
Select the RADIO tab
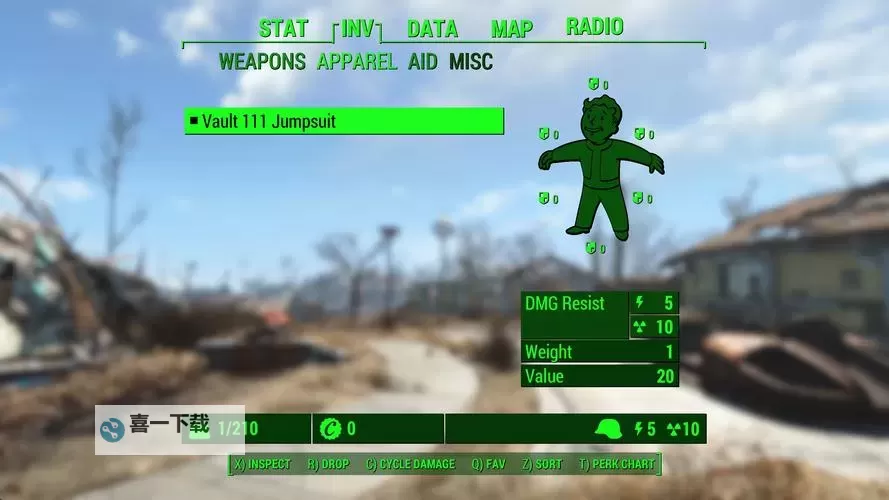pos(594,27)
